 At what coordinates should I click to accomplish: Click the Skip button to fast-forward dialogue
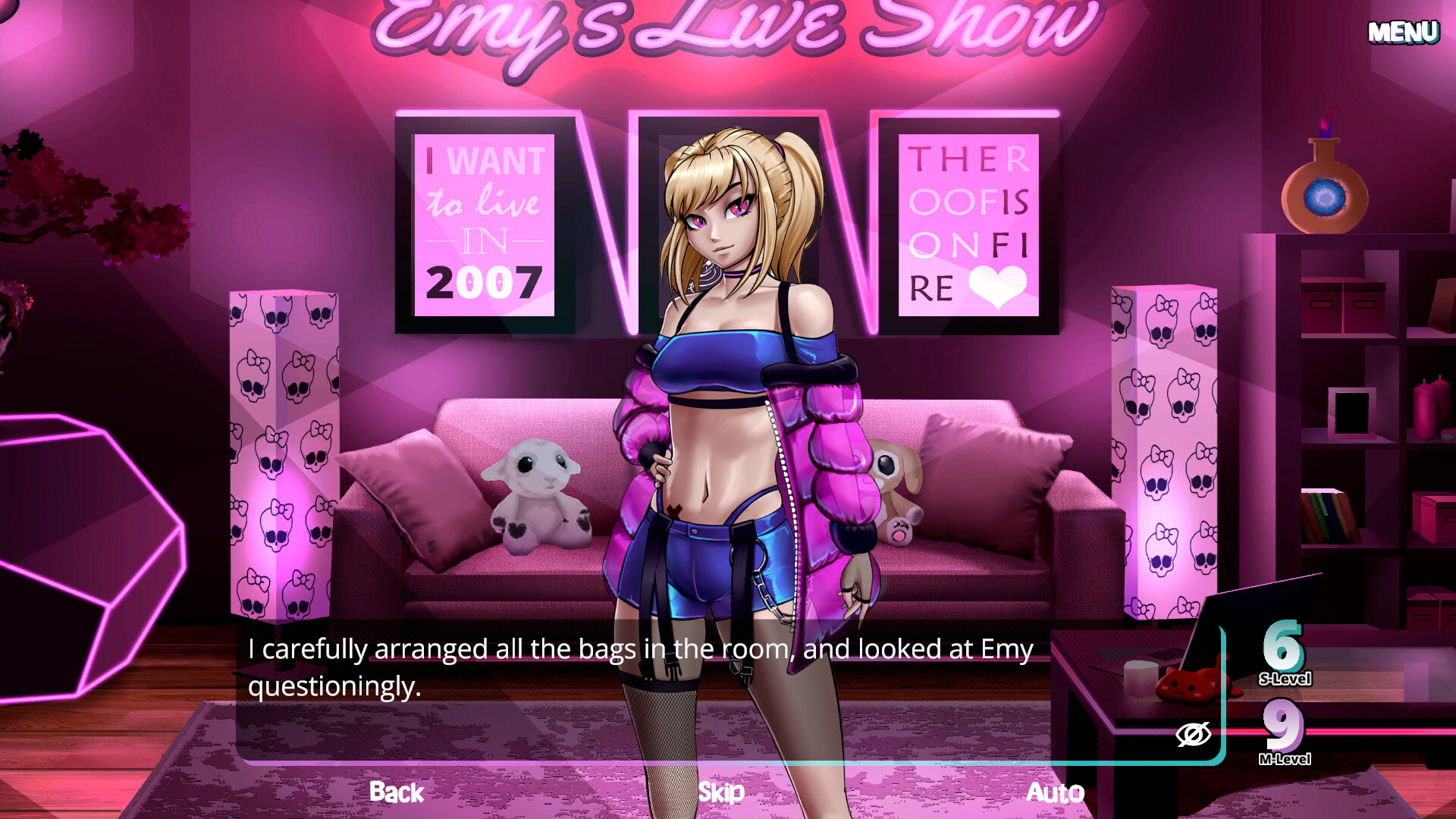tap(720, 793)
